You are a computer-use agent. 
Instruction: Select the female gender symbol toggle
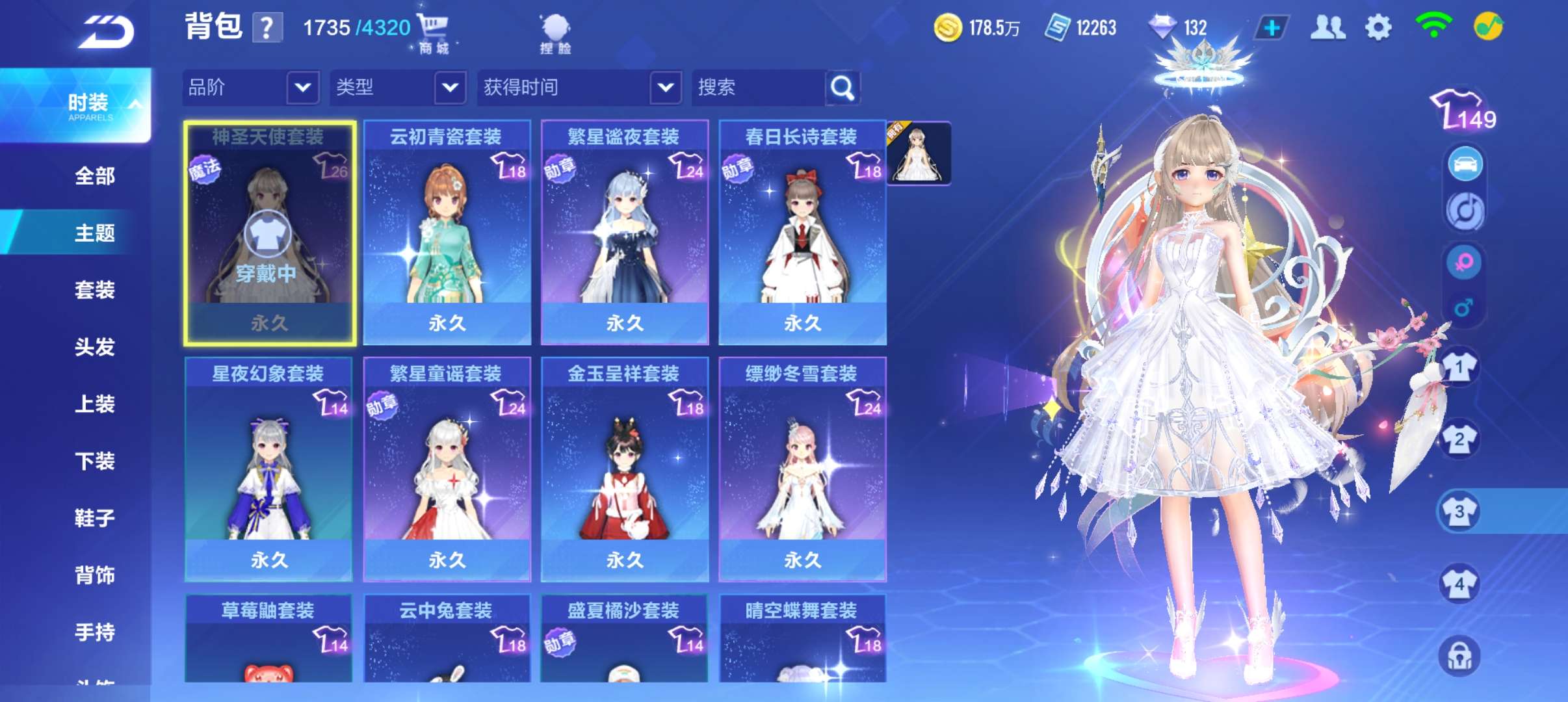pos(1465,262)
